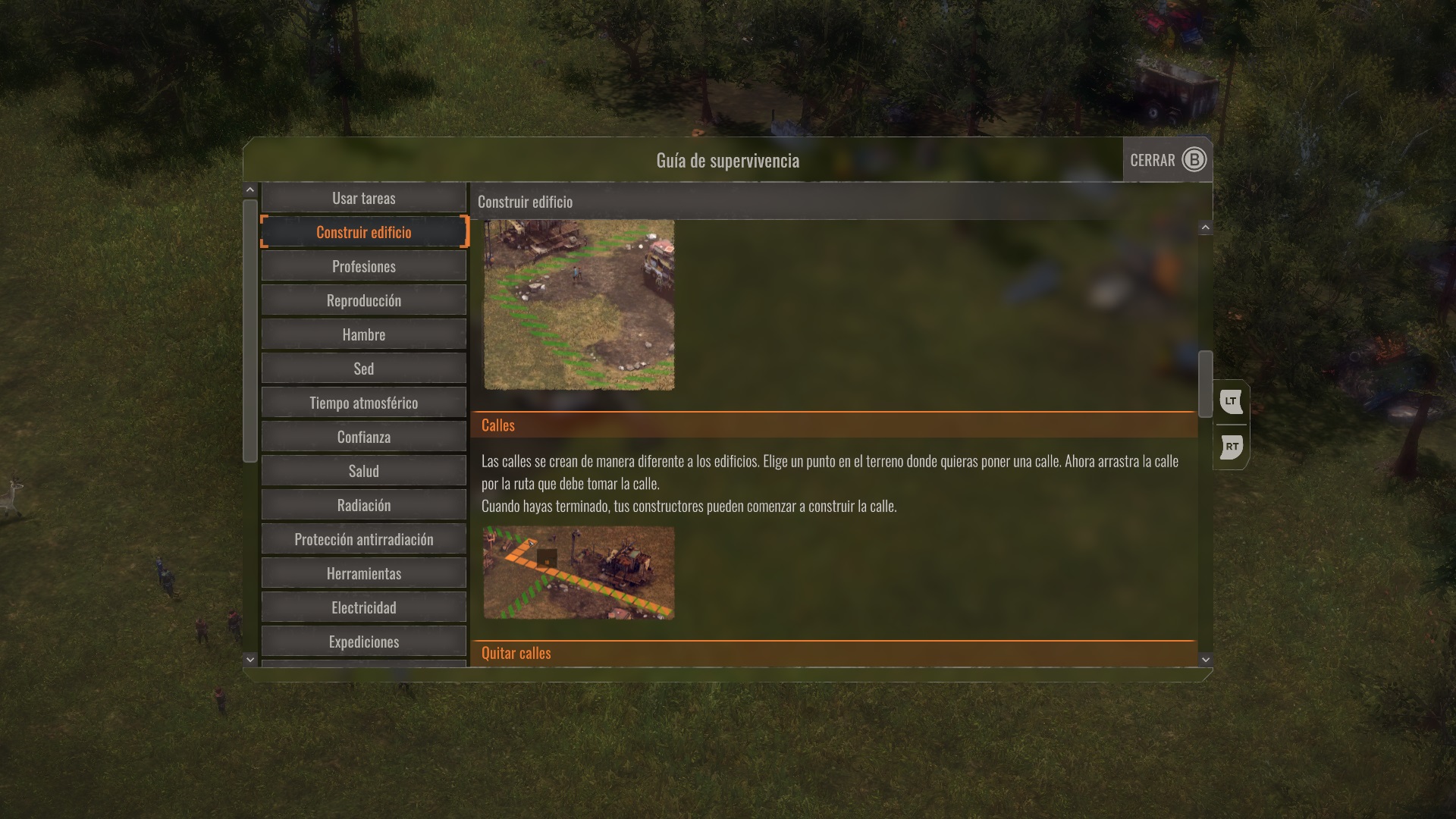1456x819 pixels.
Task: Open the Sed guide entry
Action: point(363,369)
